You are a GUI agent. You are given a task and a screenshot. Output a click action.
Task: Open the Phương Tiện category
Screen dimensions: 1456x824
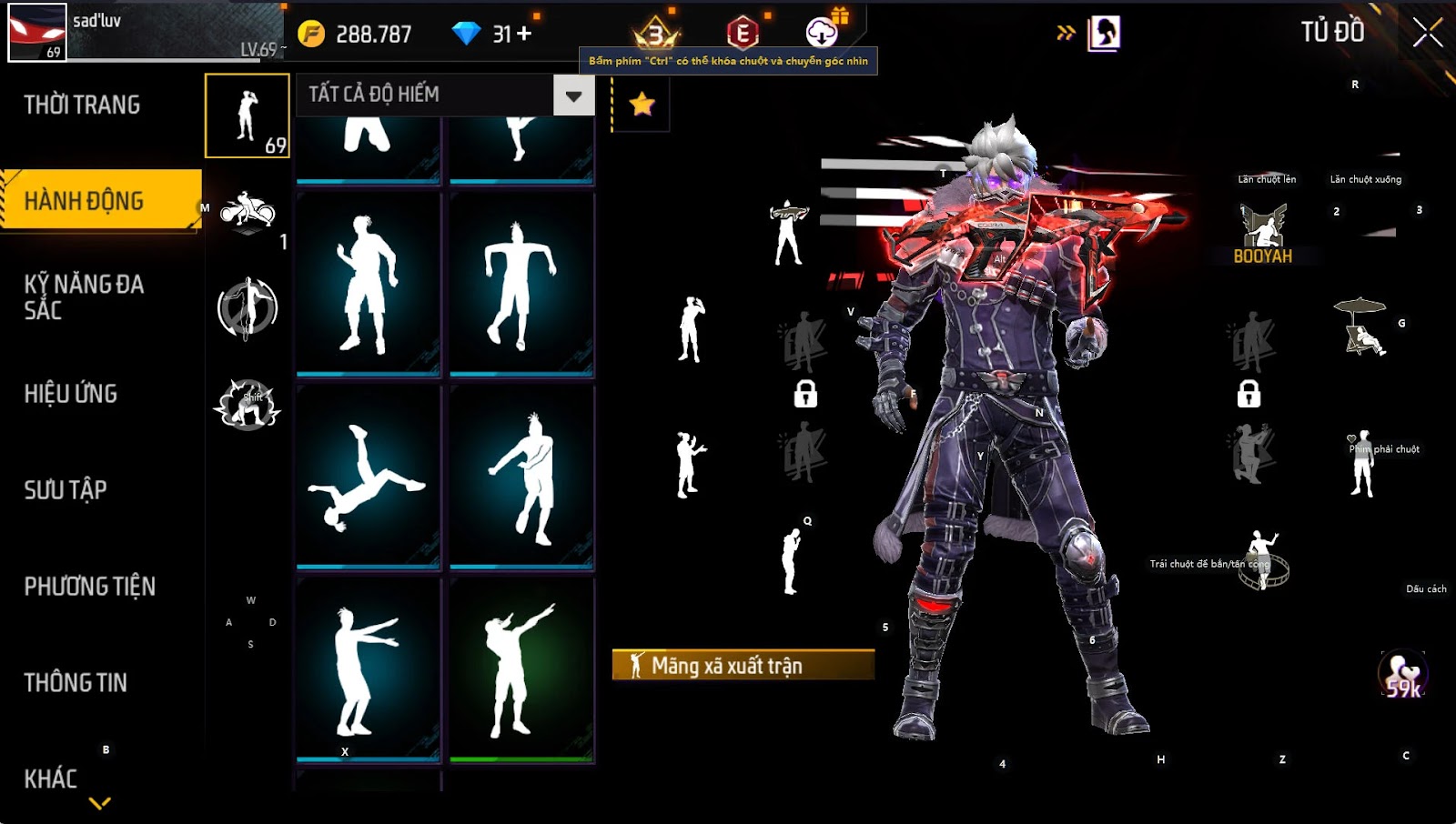coord(89,587)
